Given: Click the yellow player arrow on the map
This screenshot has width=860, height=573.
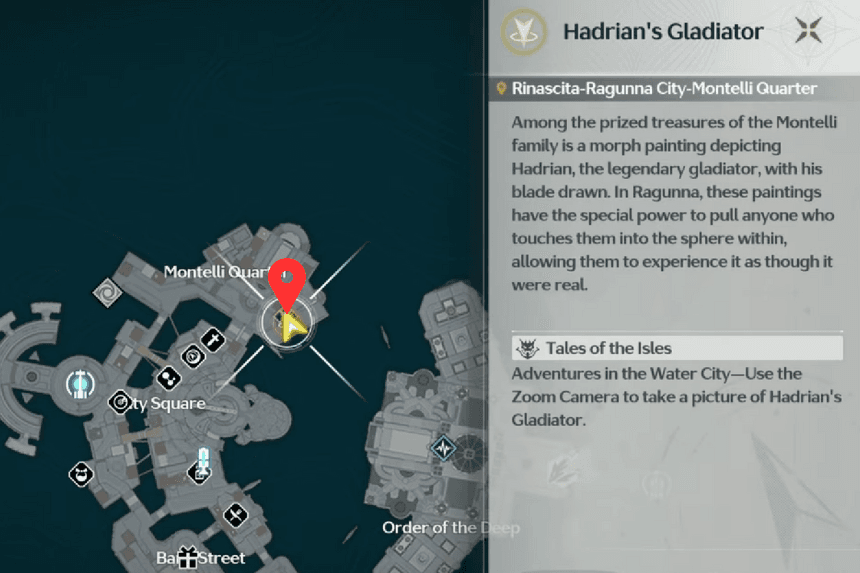Looking at the screenshot, I should pos(292,326).
